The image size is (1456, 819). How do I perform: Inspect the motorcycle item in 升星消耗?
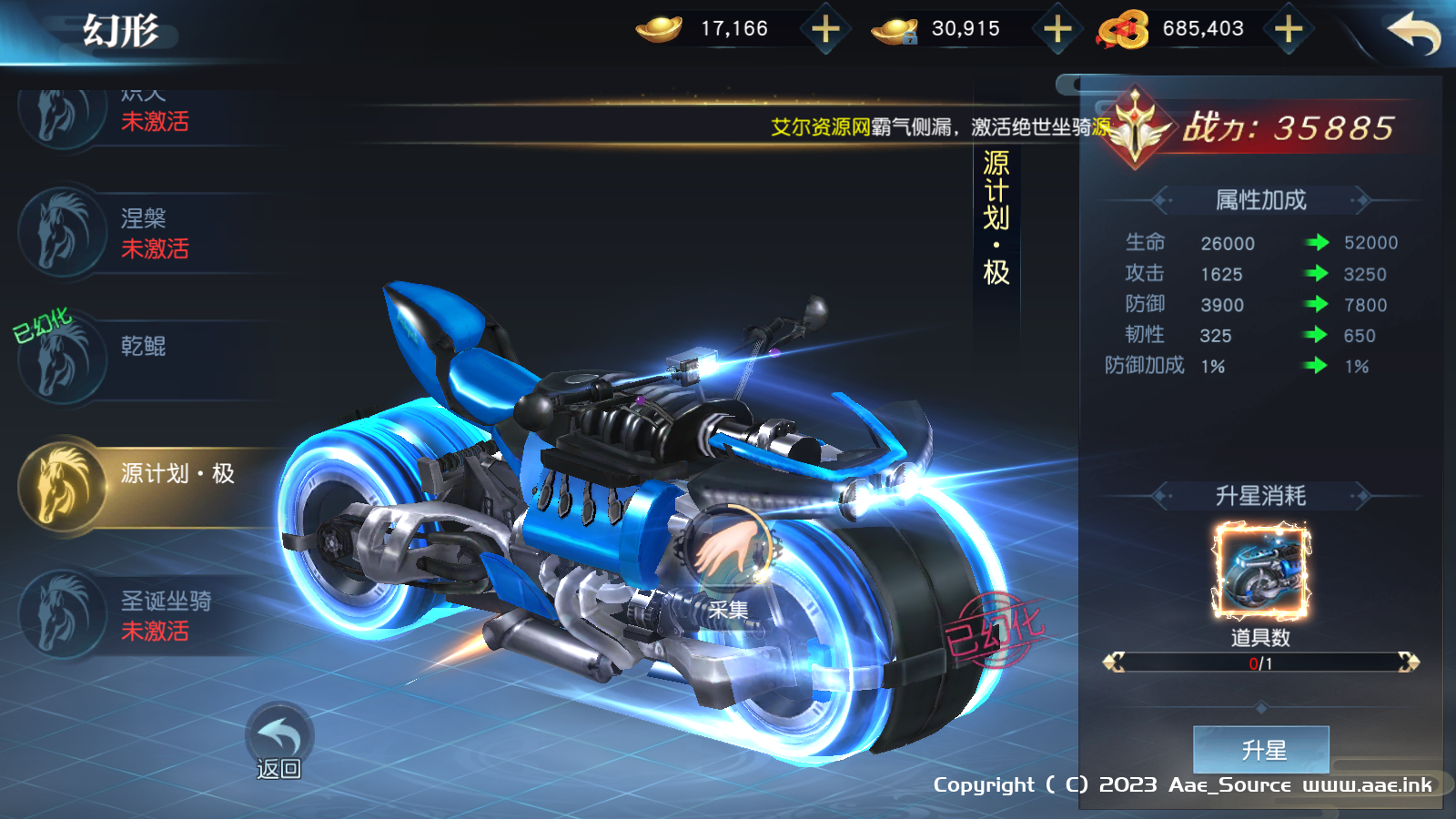(x=1260, y=571)
